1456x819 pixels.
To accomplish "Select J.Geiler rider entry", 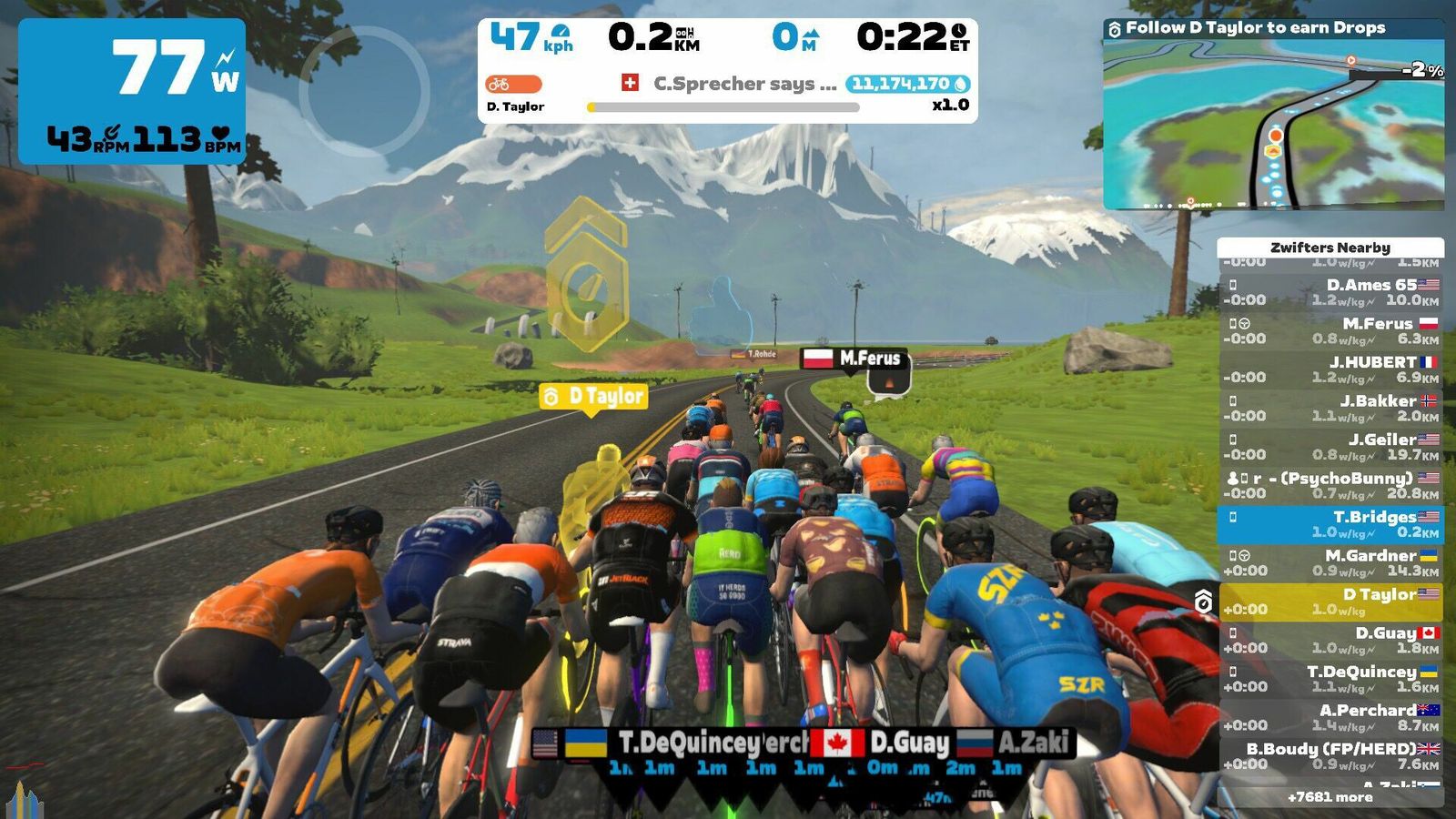I will [1330, 447].
